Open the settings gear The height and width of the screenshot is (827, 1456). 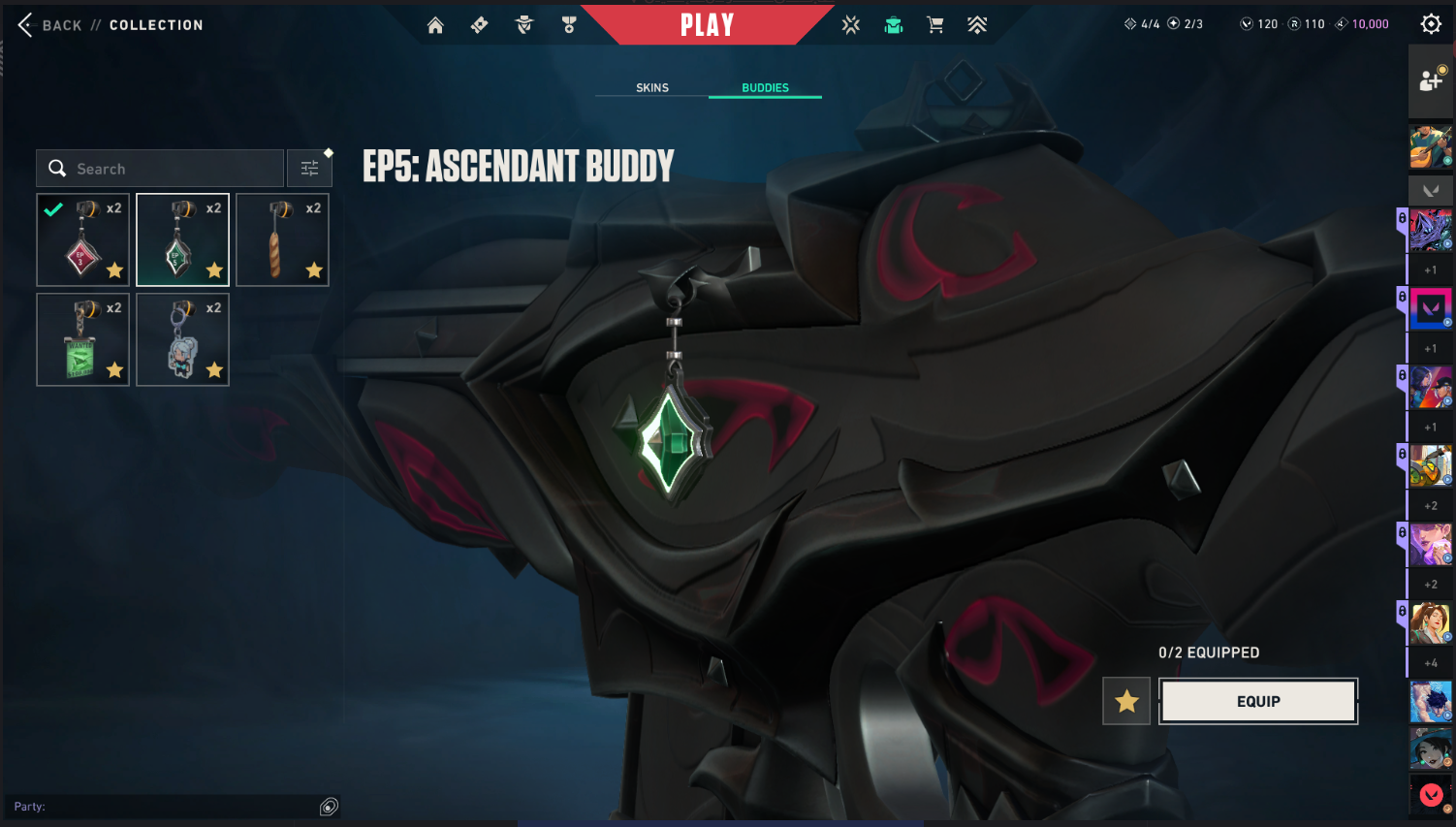pos(1431,24)
